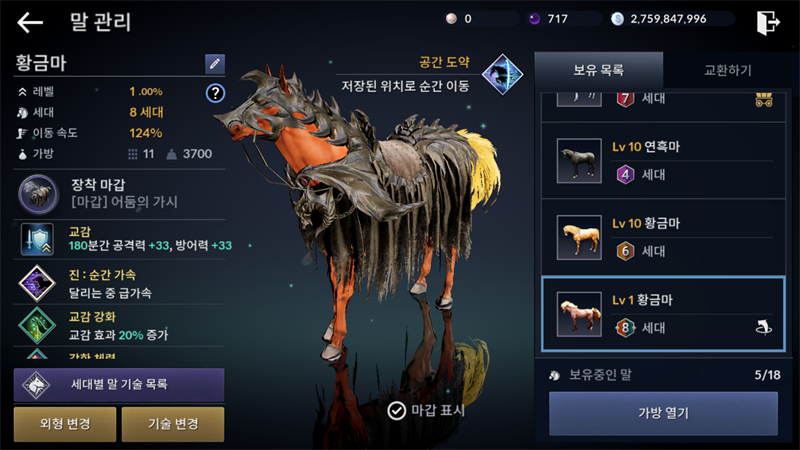This screenshot has width=800, height=450.
Task: Select the 교감 skill entry
Action: pos(119,239)
